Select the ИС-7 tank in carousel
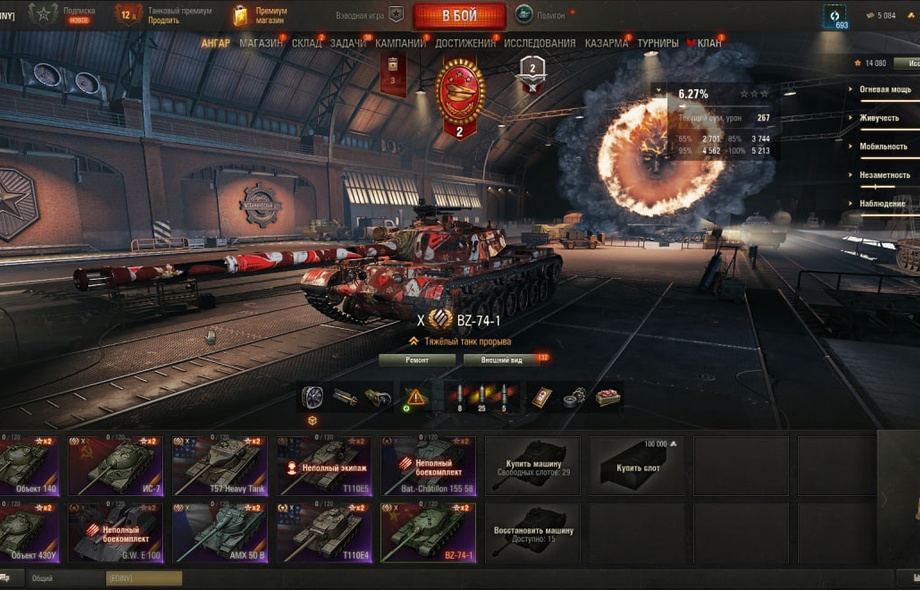This screenshot has height=590, width=920. point(115,465)
